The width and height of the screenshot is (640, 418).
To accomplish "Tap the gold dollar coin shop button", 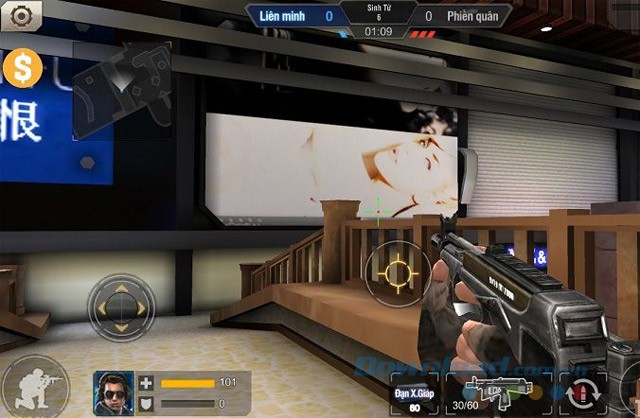I will 20,68.
